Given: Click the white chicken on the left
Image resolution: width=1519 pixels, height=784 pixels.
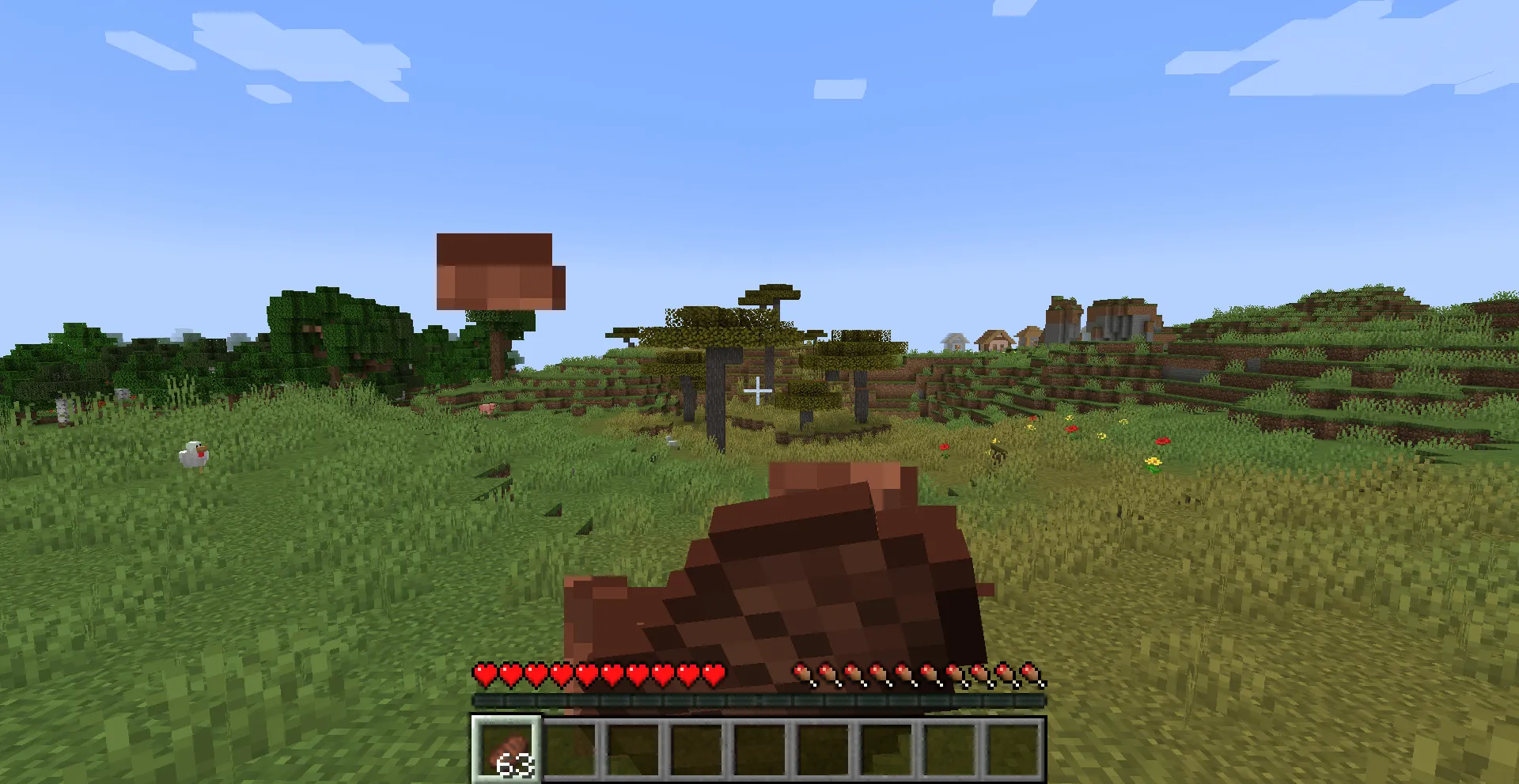Looking at the screenshot, I should [195, 456].
